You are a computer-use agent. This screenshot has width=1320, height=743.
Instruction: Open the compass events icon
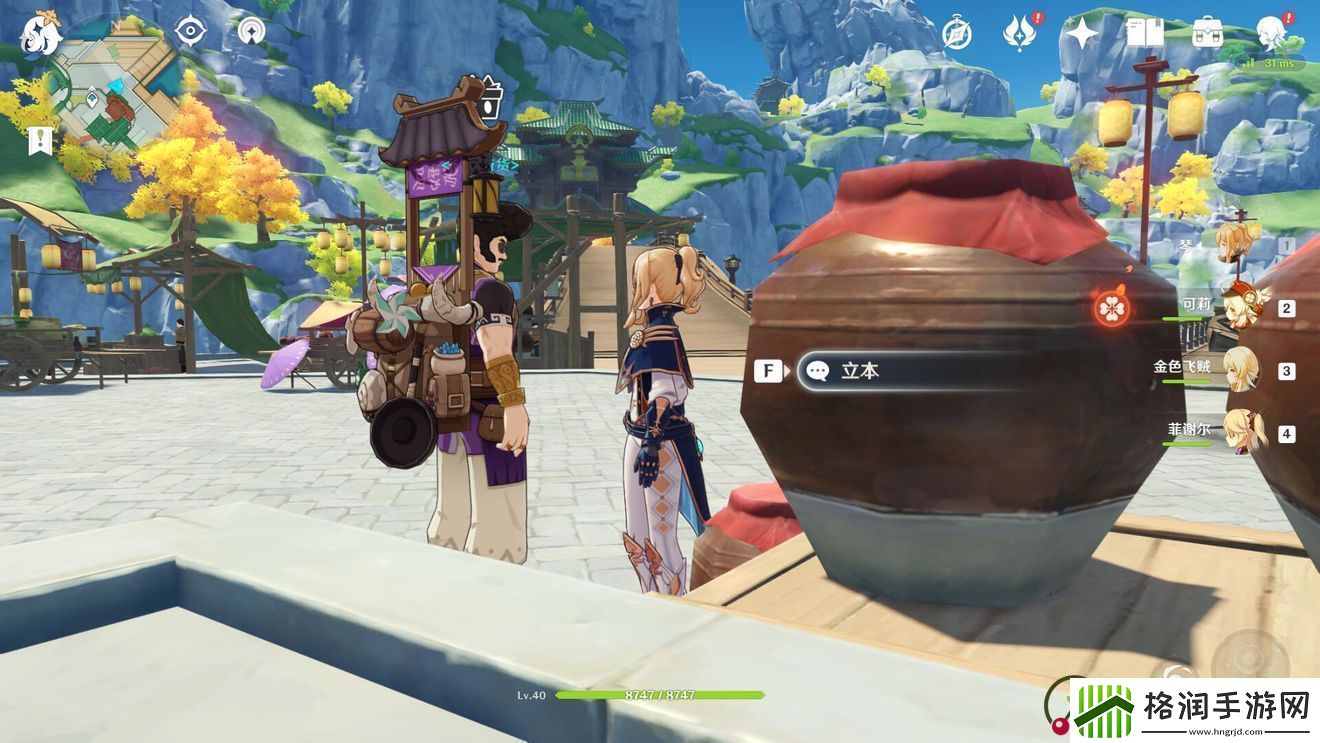pyautogui.click(x=957, y=34)
